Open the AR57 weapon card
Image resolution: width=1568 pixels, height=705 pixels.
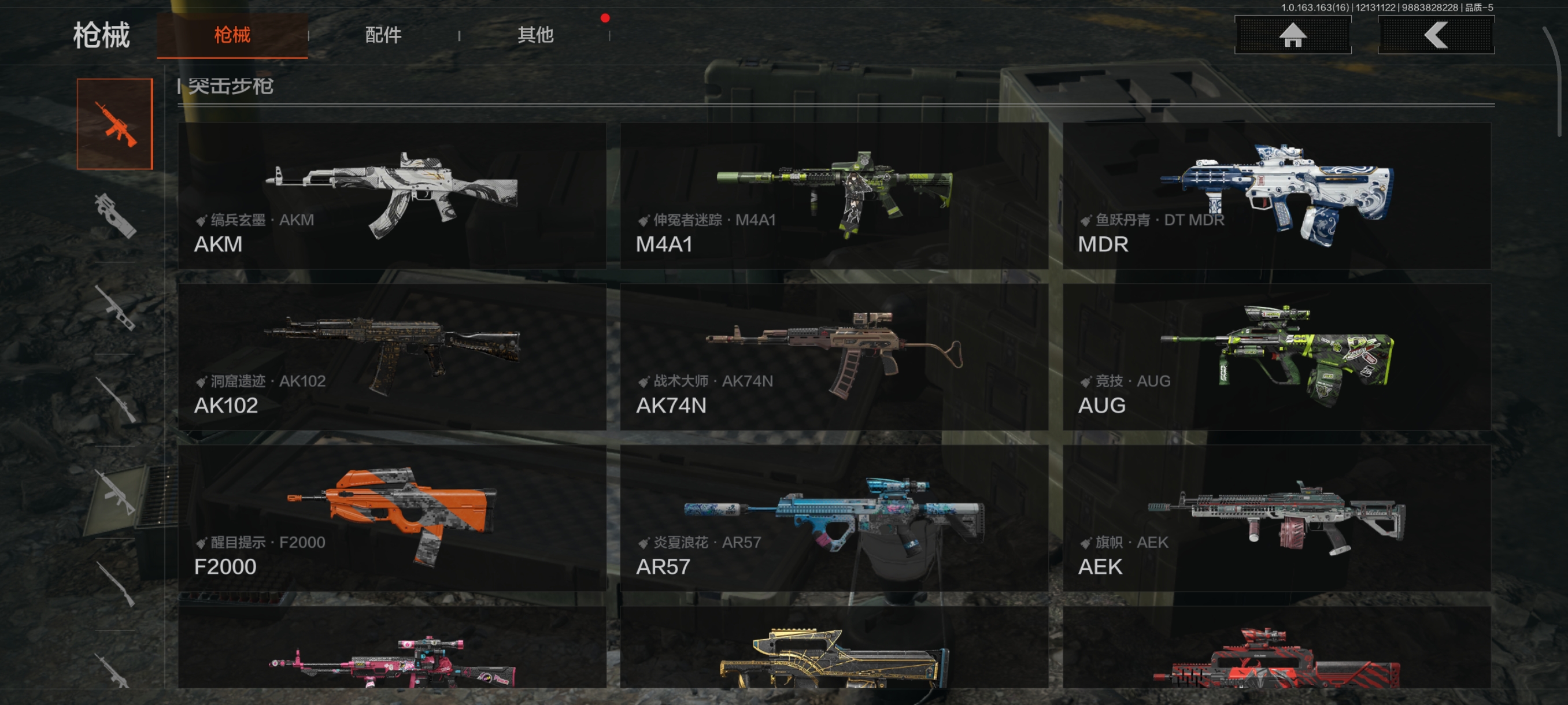834,518
